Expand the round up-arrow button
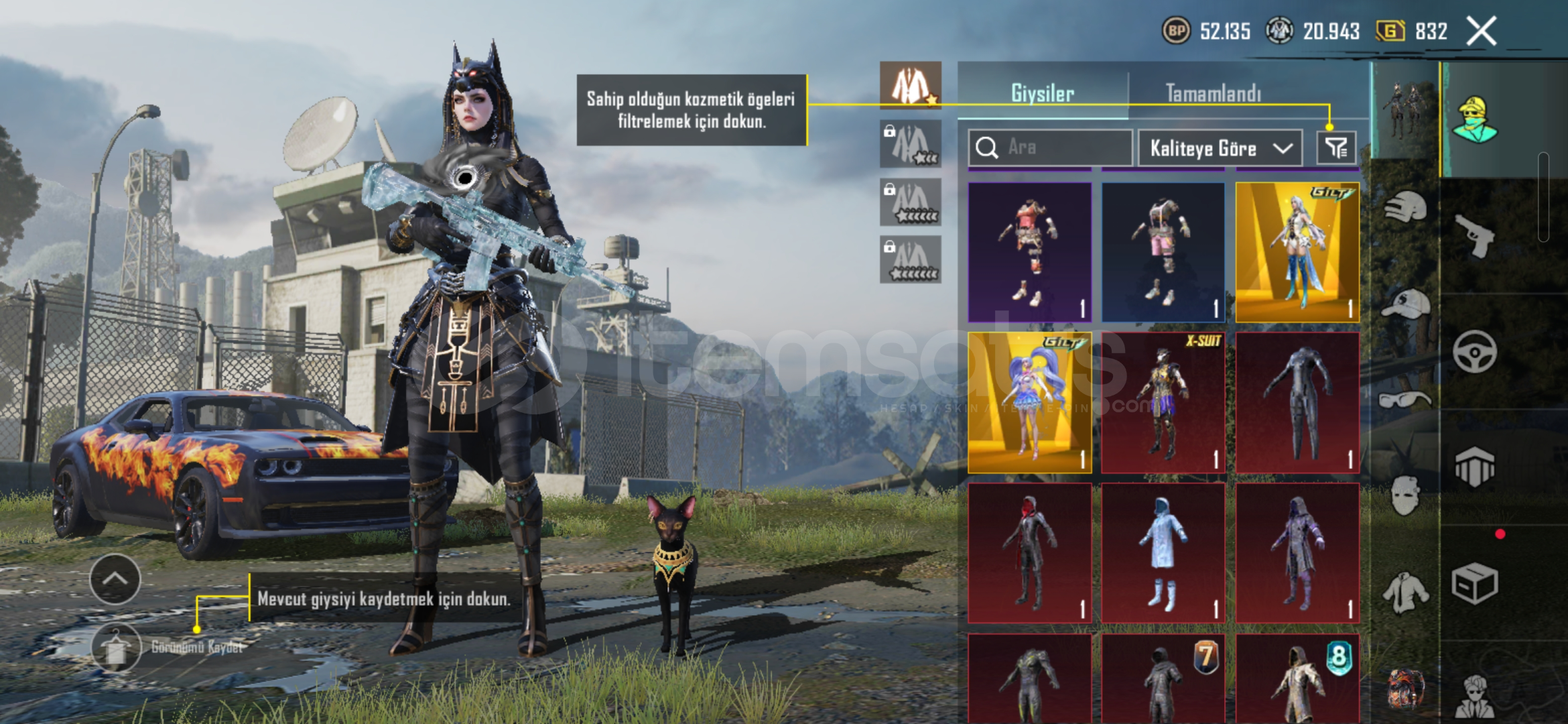The height and width of the screenshot is (724, 1568). coord(115,579)
